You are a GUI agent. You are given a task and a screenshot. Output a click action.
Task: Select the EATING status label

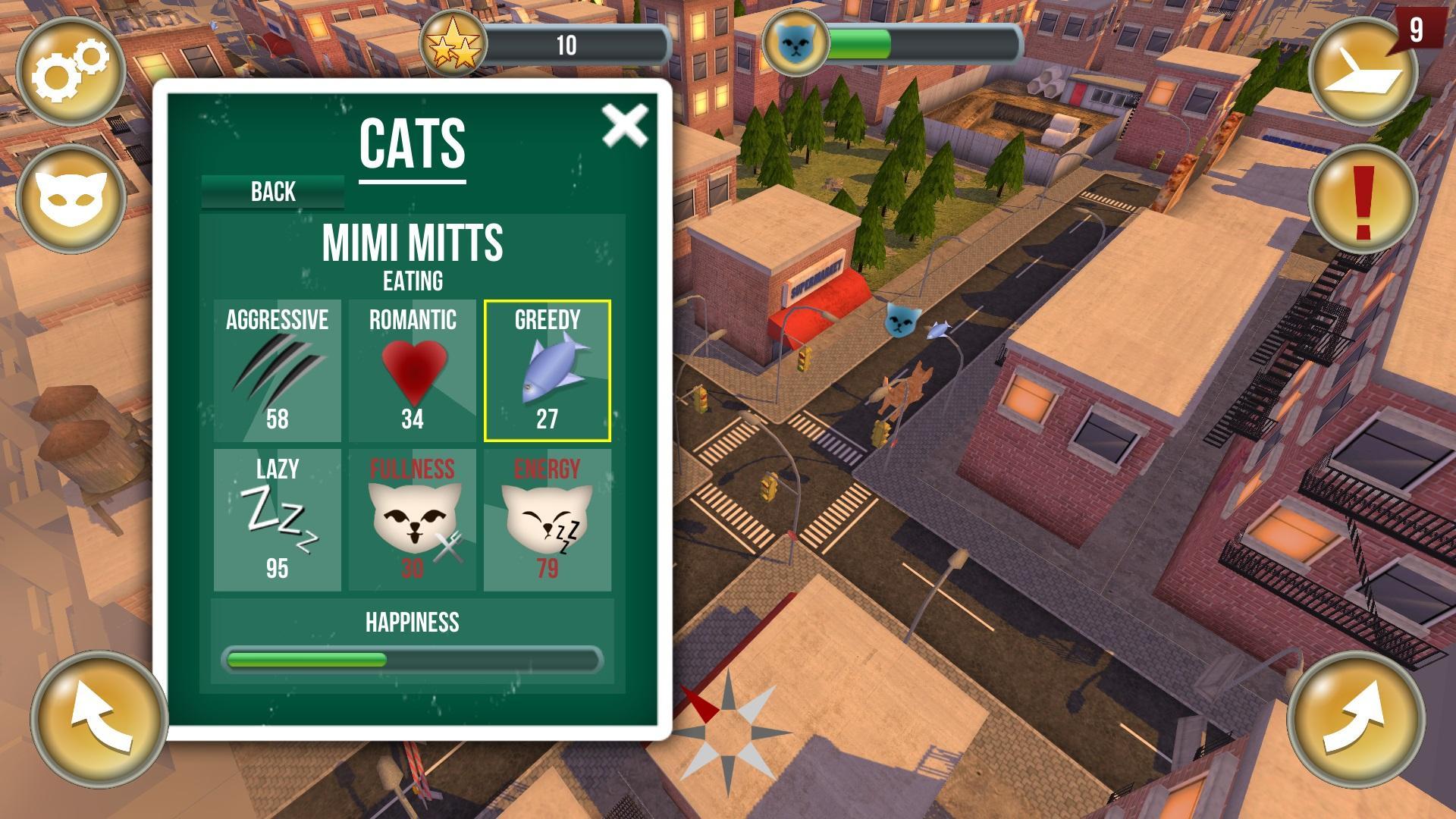click(x=413, y=281)
